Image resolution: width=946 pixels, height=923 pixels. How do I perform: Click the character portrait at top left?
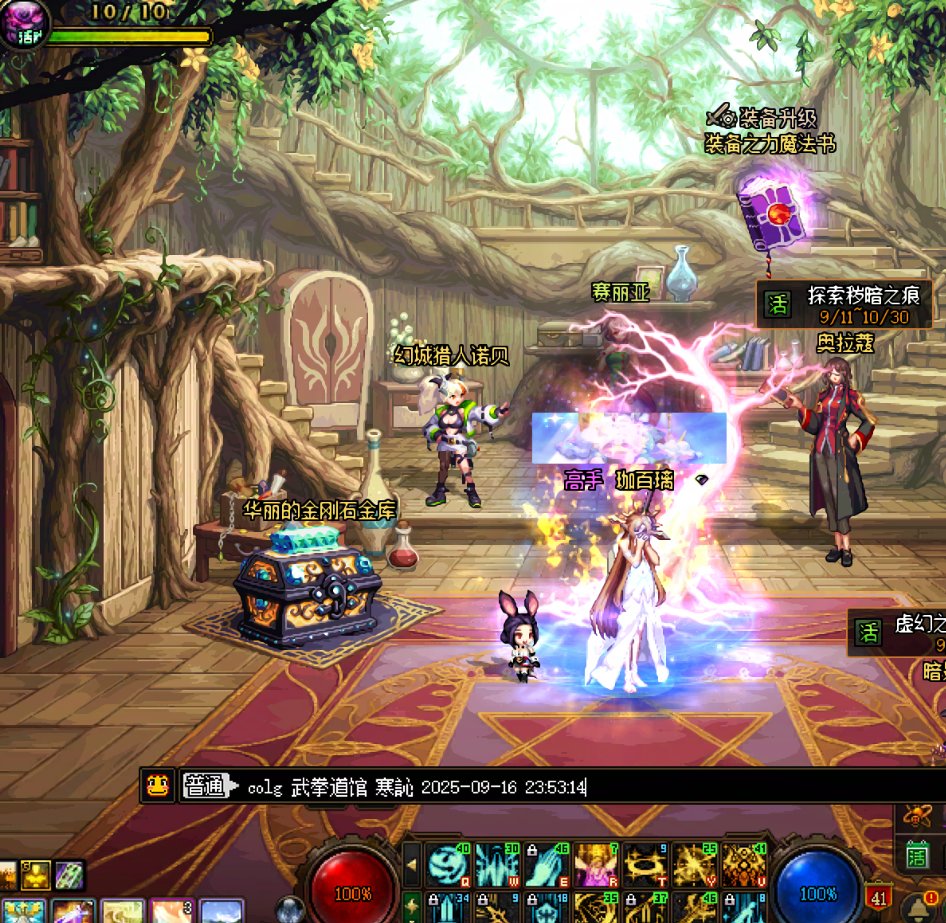24,22
